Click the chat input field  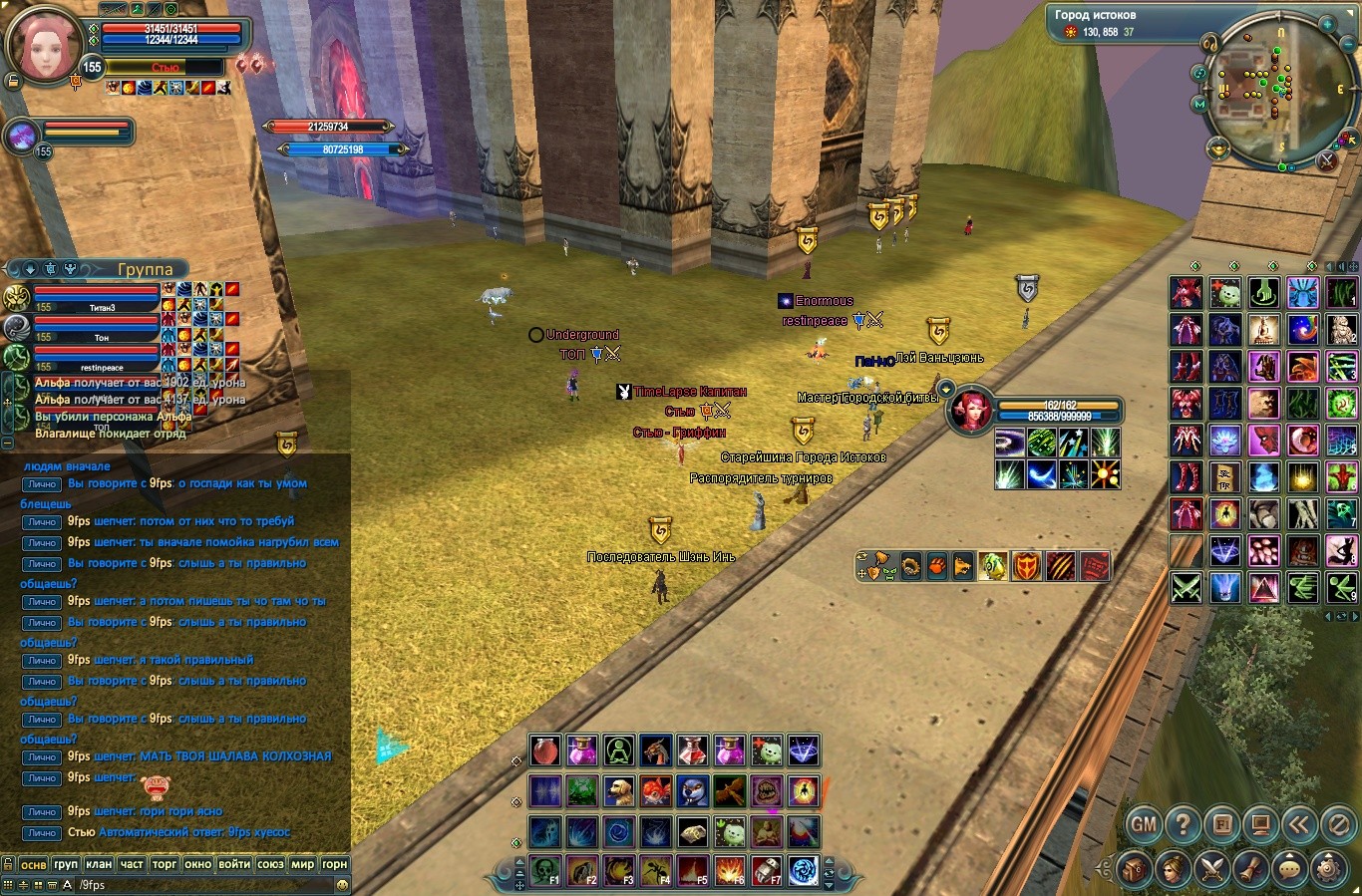[199, 885]
